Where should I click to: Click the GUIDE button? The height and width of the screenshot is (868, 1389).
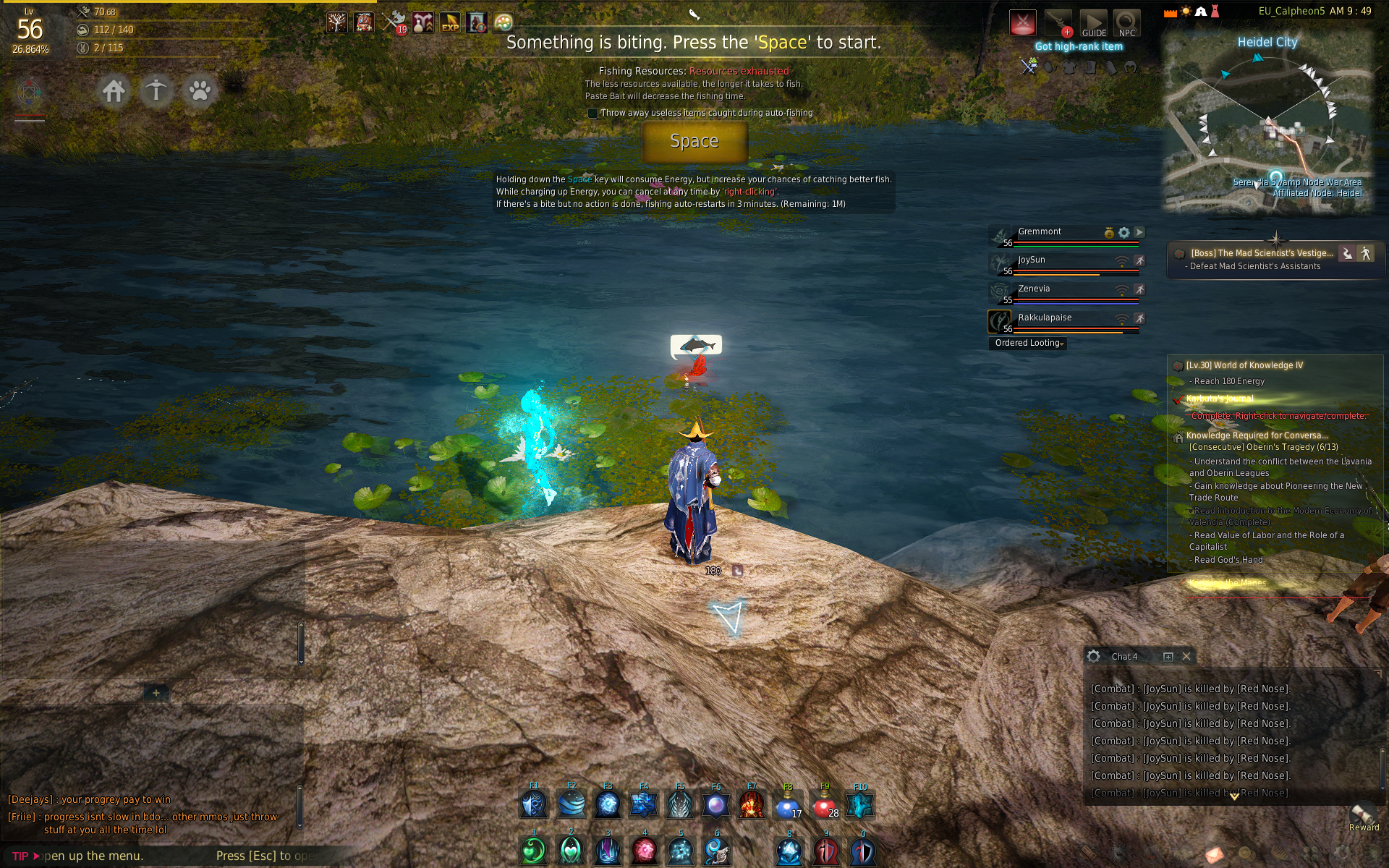point(1093,23)
